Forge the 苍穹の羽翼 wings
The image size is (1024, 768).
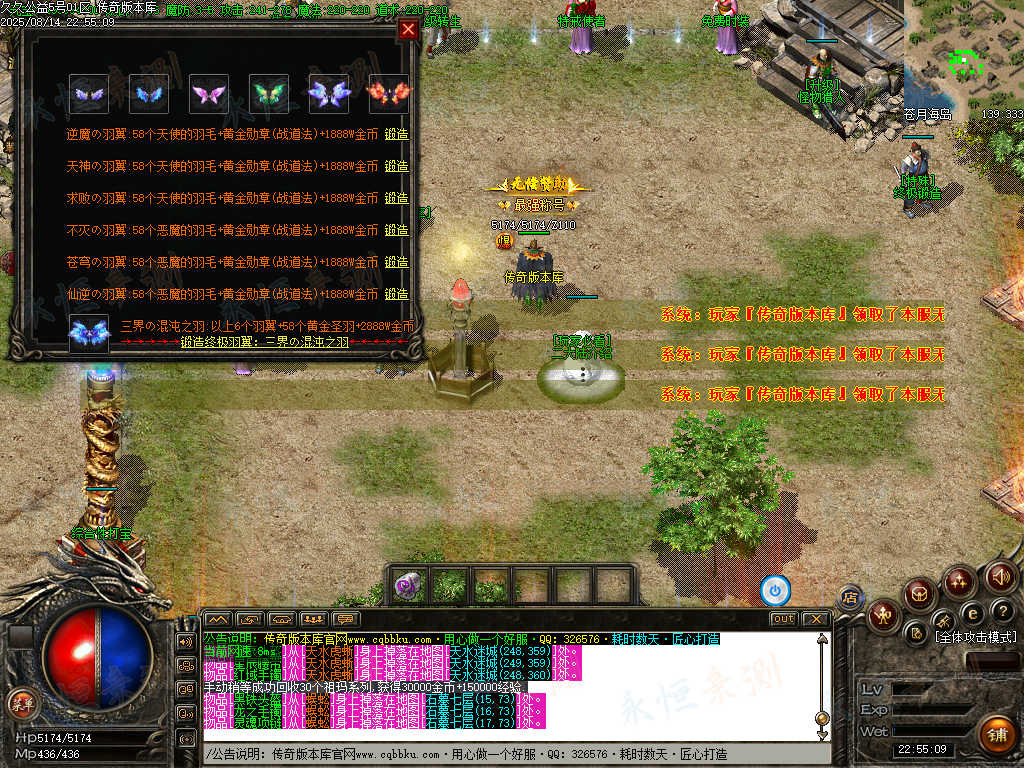[x=397, y=262]
